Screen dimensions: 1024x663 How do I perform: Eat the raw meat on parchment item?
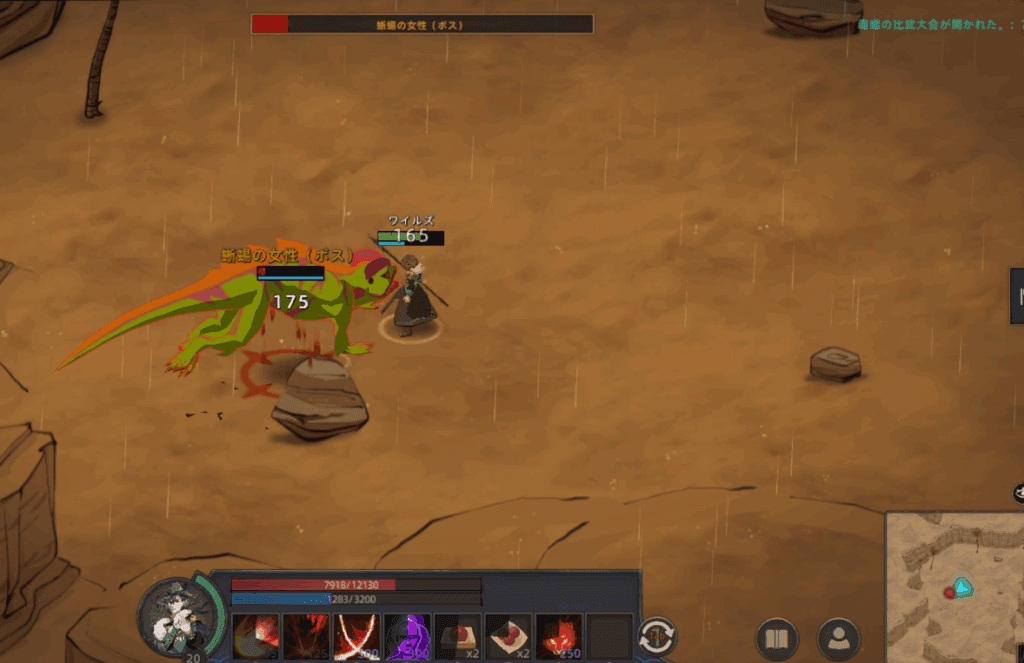click(x=509, y=637)
